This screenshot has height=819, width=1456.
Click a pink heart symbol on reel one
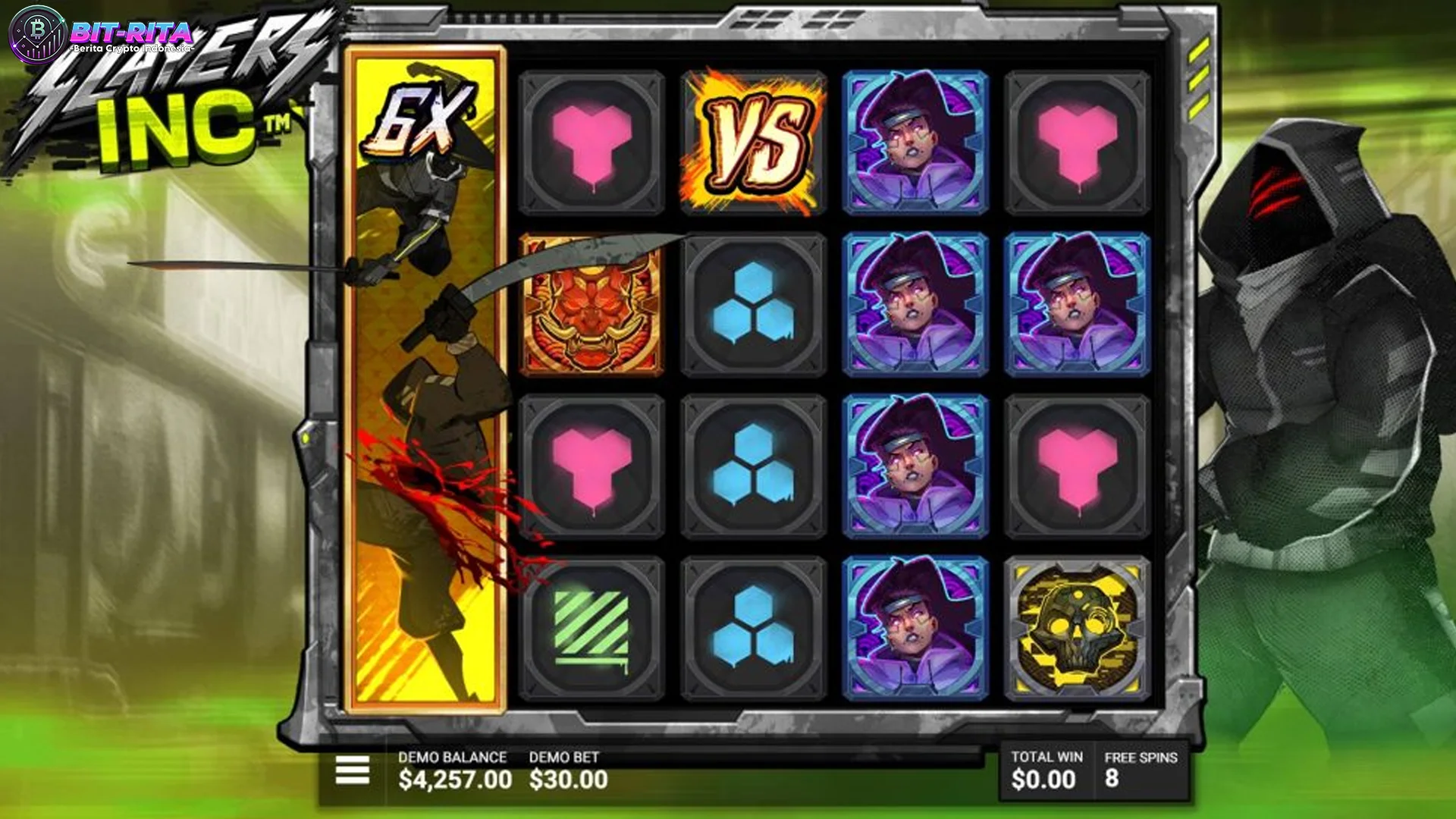pos(593,142)
